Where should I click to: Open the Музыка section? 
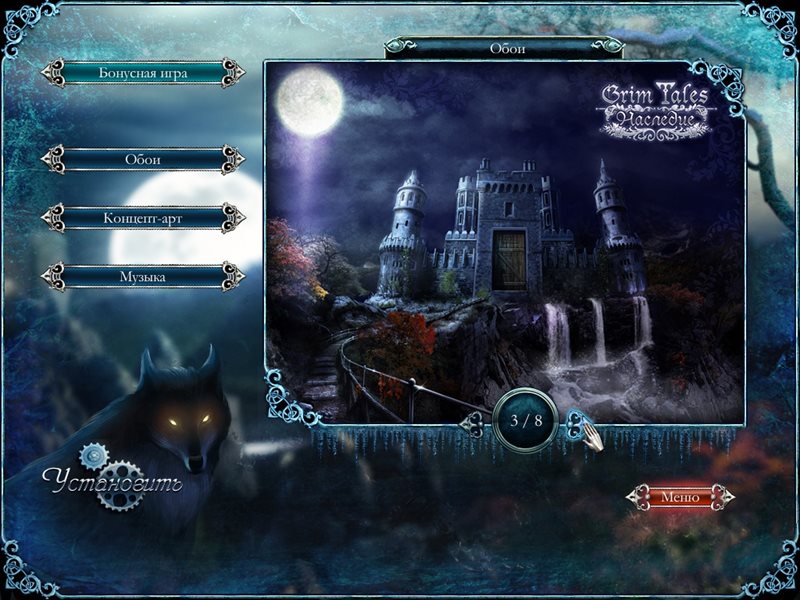pyautogui.click(x=143, y=275)
